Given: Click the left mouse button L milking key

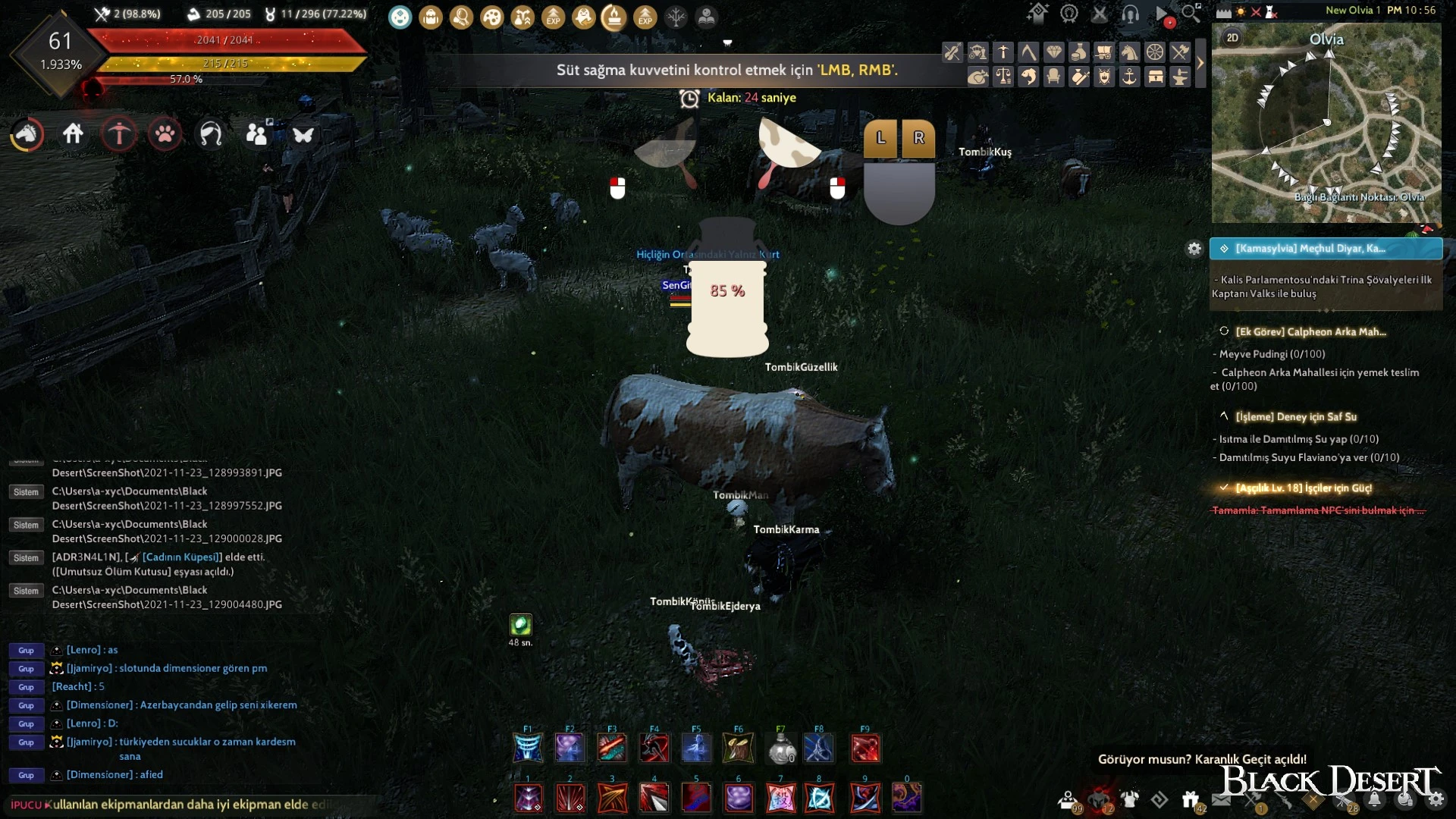Looking at the screenshot, I should coord(880,138).
